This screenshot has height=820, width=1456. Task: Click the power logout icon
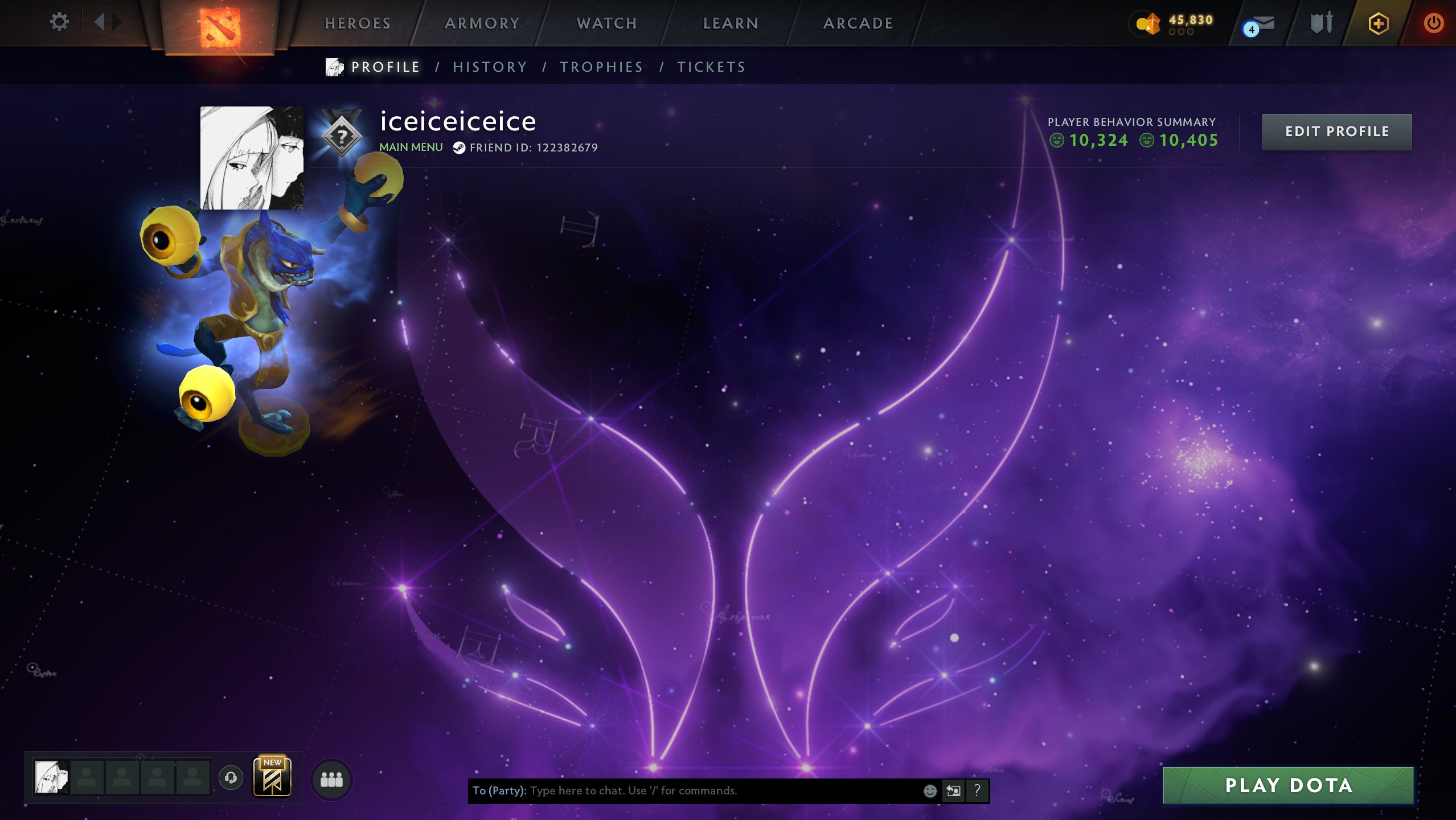pos(1433,23)
